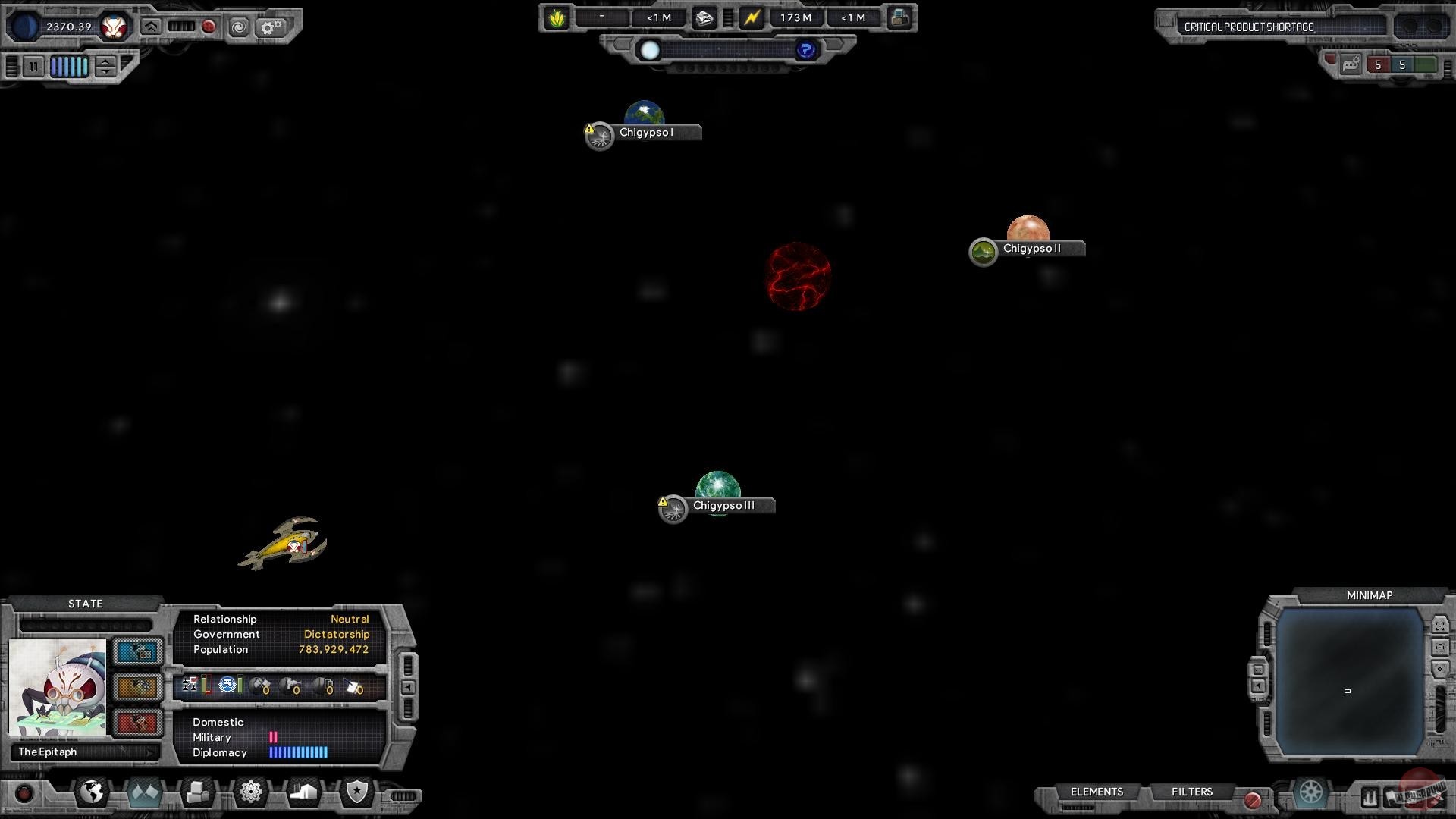Collapse the panel with the double-chevron button
Viewport: 1456px width, 819px height.
tap(152, 26)
